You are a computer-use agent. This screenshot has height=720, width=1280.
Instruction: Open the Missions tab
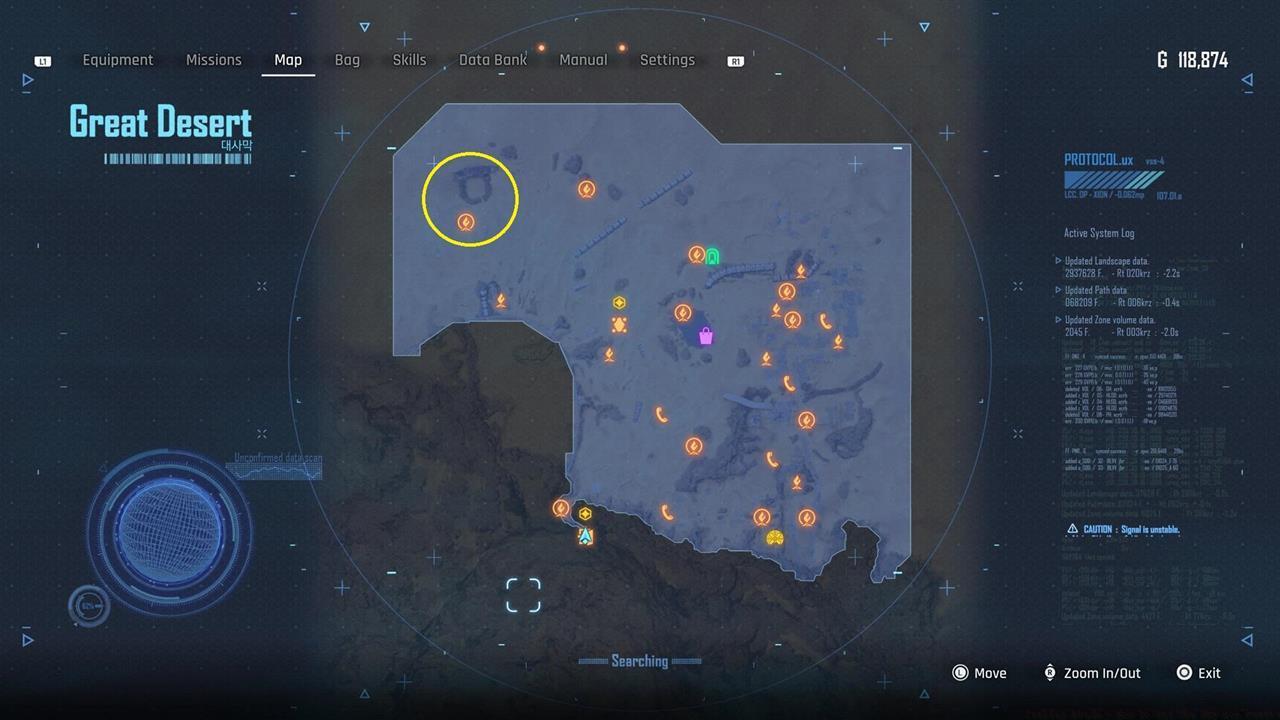click(x=213, y=60)
